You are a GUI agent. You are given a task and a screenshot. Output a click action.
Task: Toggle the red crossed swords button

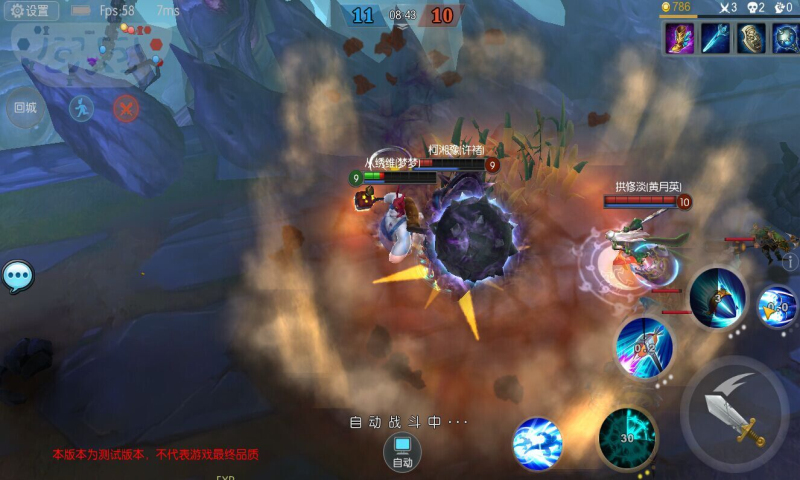(x=126, y=108)
